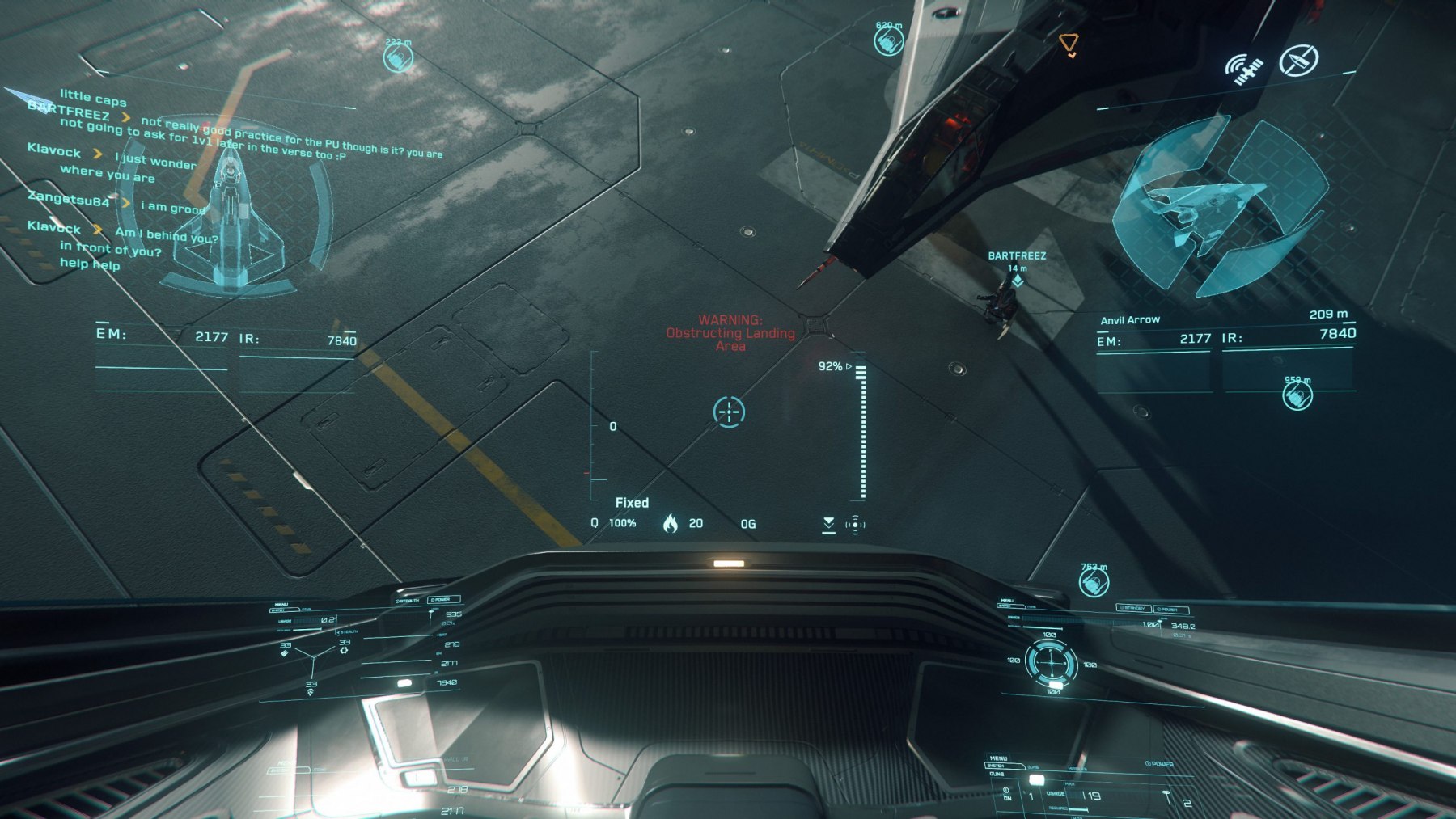Click the Standby button on the shield display
Viewport: 1456px width, 819px height.
(x=1133, y=608)
